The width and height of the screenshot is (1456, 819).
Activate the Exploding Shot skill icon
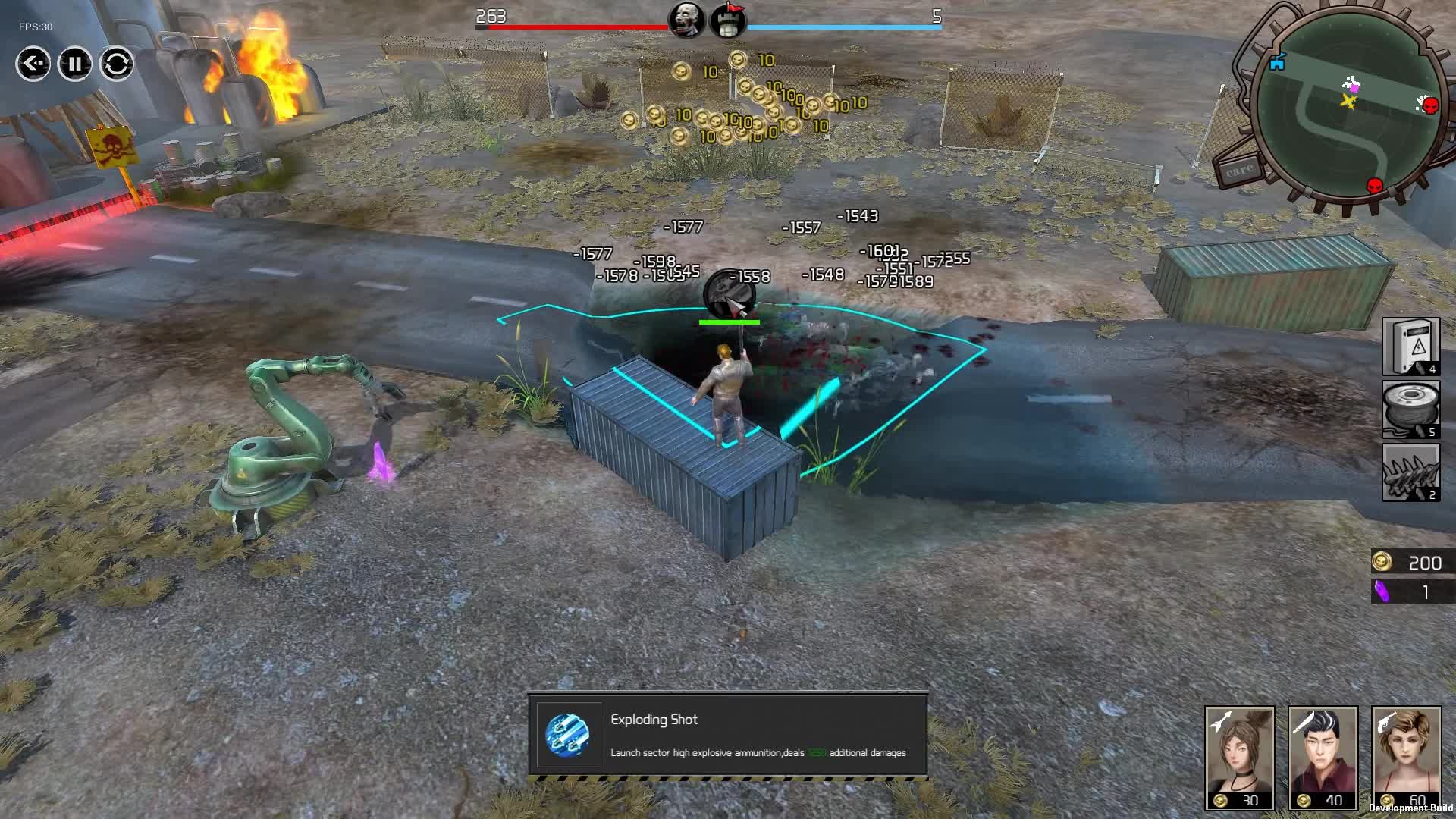pos(568,735)
